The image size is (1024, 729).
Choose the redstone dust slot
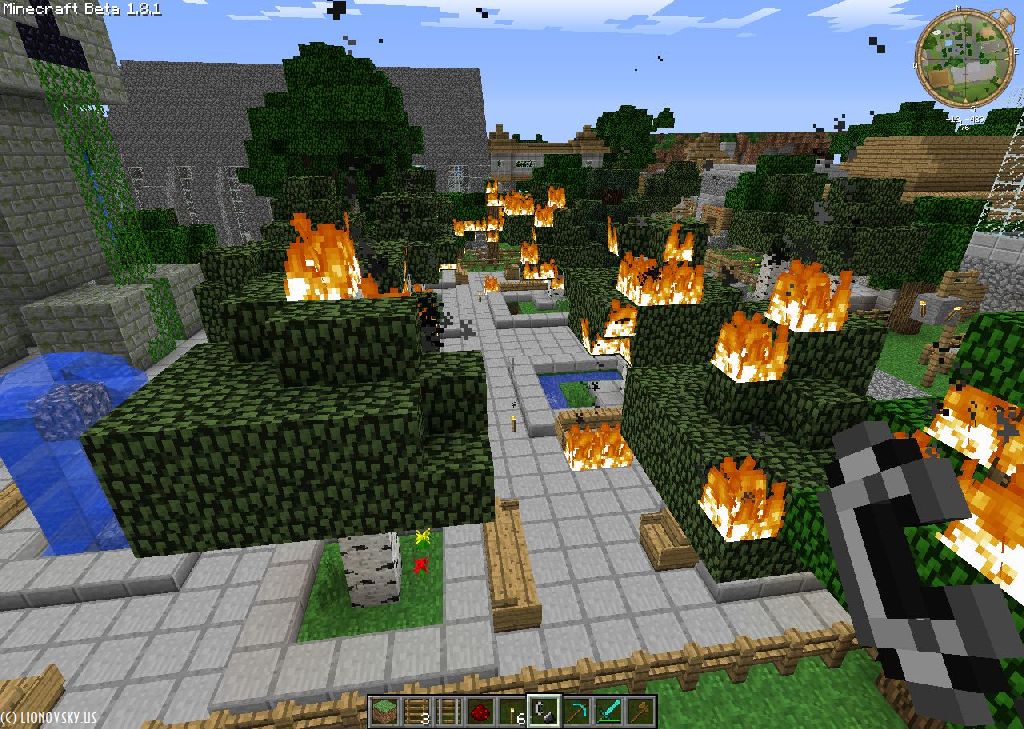(x=480, y=712)
